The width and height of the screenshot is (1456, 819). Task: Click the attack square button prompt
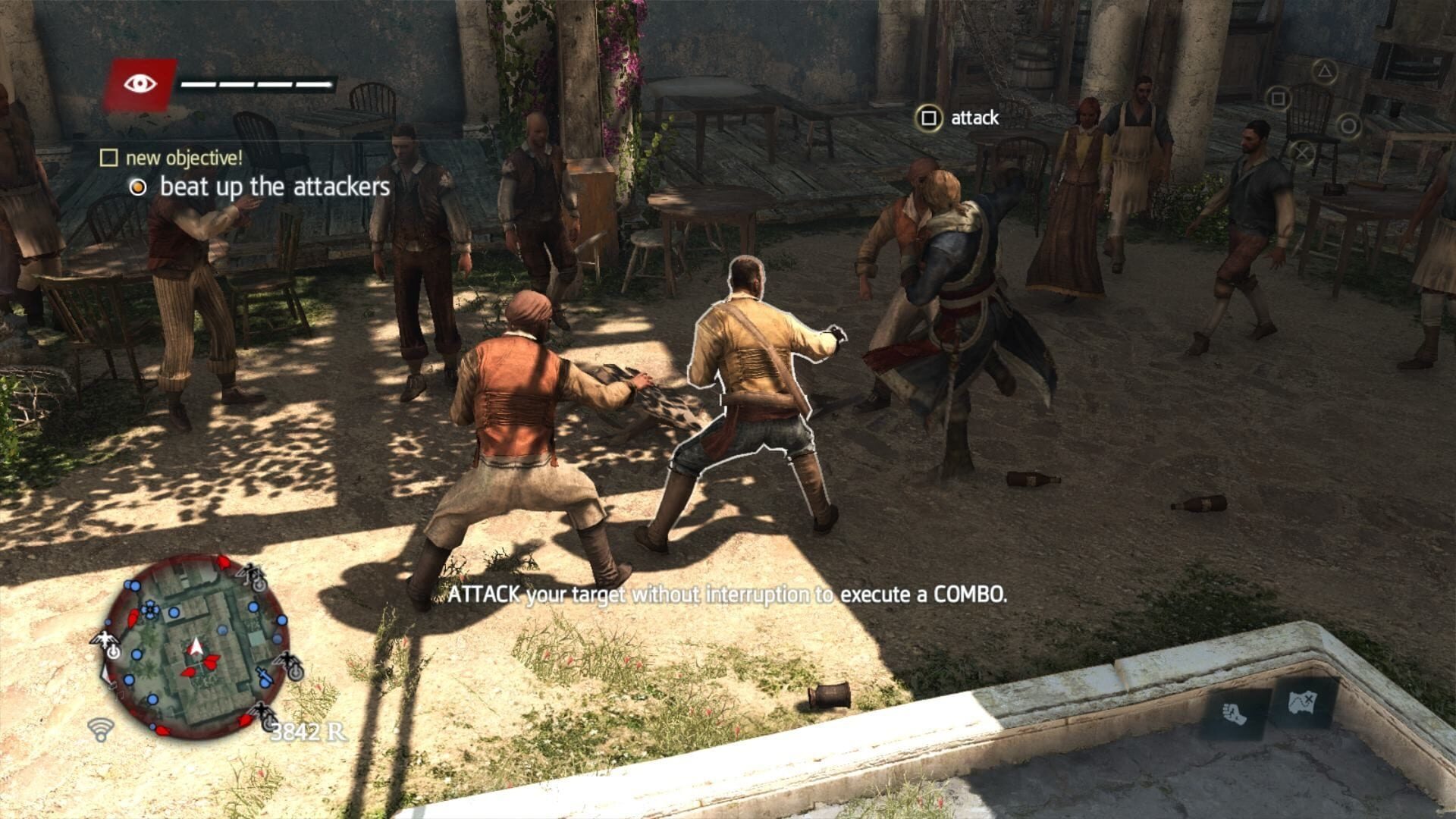[929, 118]
